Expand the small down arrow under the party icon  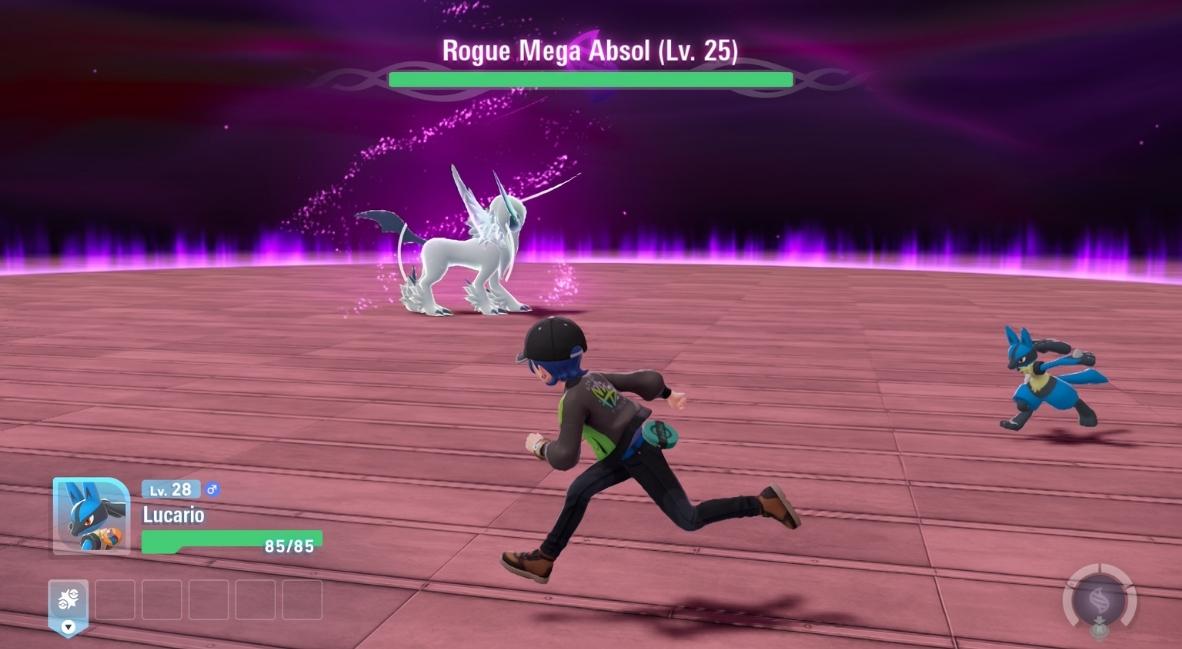pyautogui.click(x=68, y=628)
